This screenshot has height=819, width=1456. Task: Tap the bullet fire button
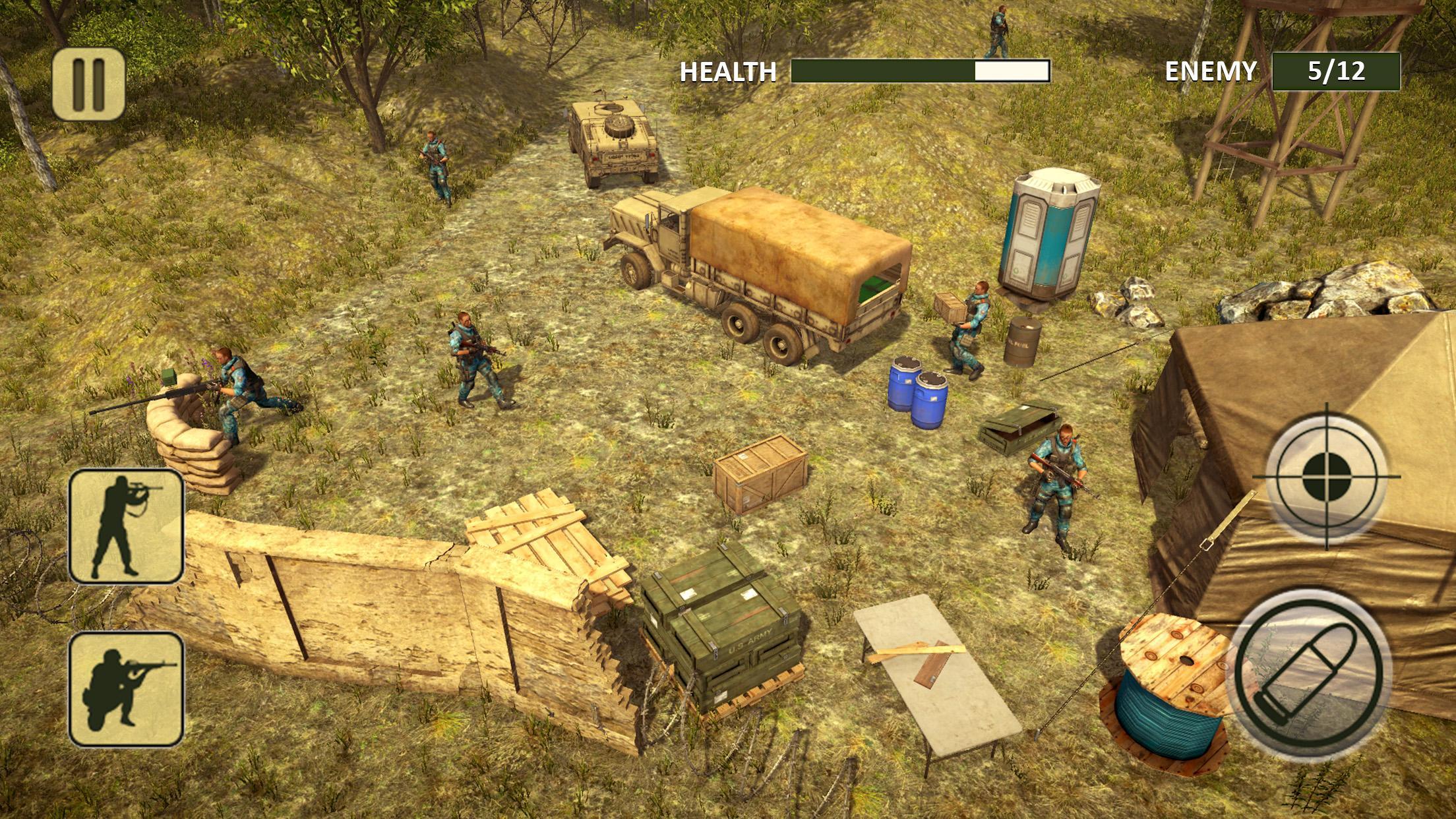coord(1309,668)
